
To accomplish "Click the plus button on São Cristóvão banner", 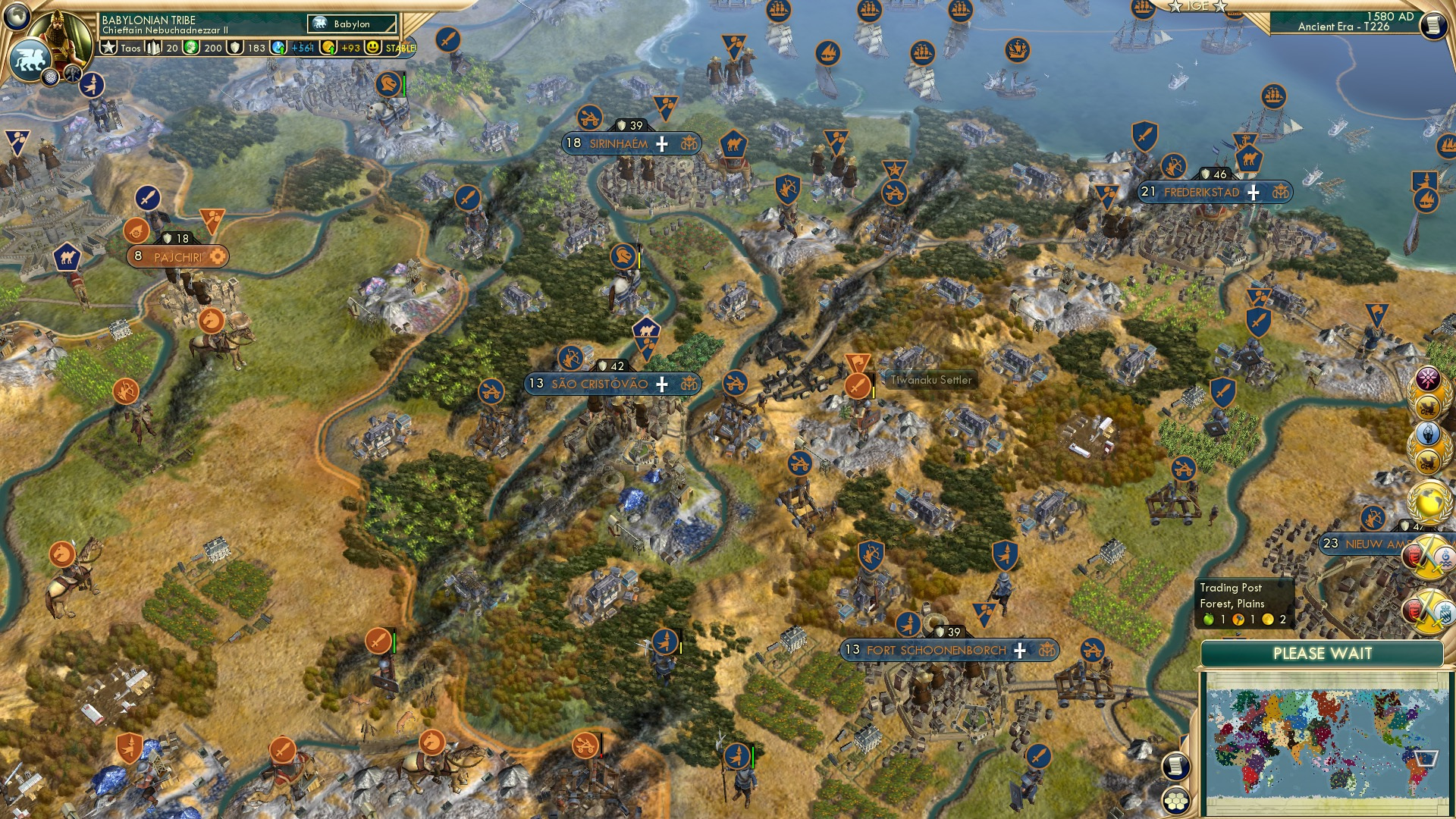I will [x=662, y=384].
